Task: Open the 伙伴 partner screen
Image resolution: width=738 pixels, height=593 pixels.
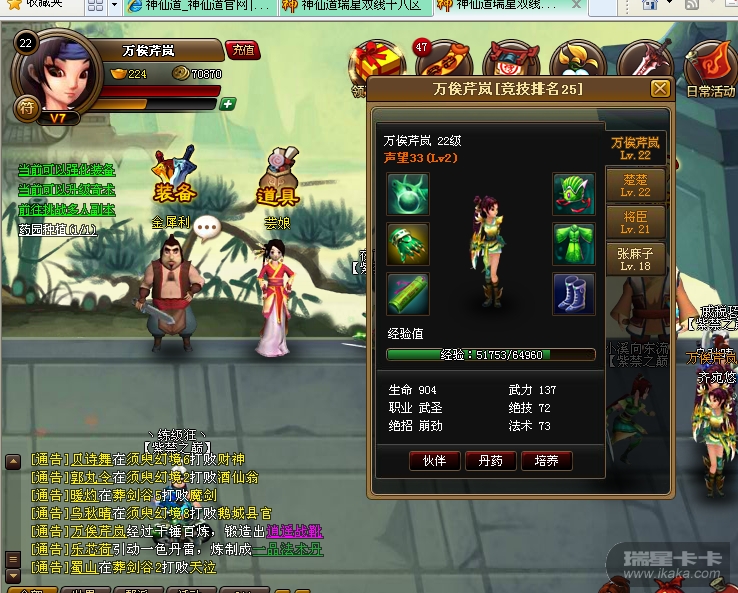Action: point(434,461)
